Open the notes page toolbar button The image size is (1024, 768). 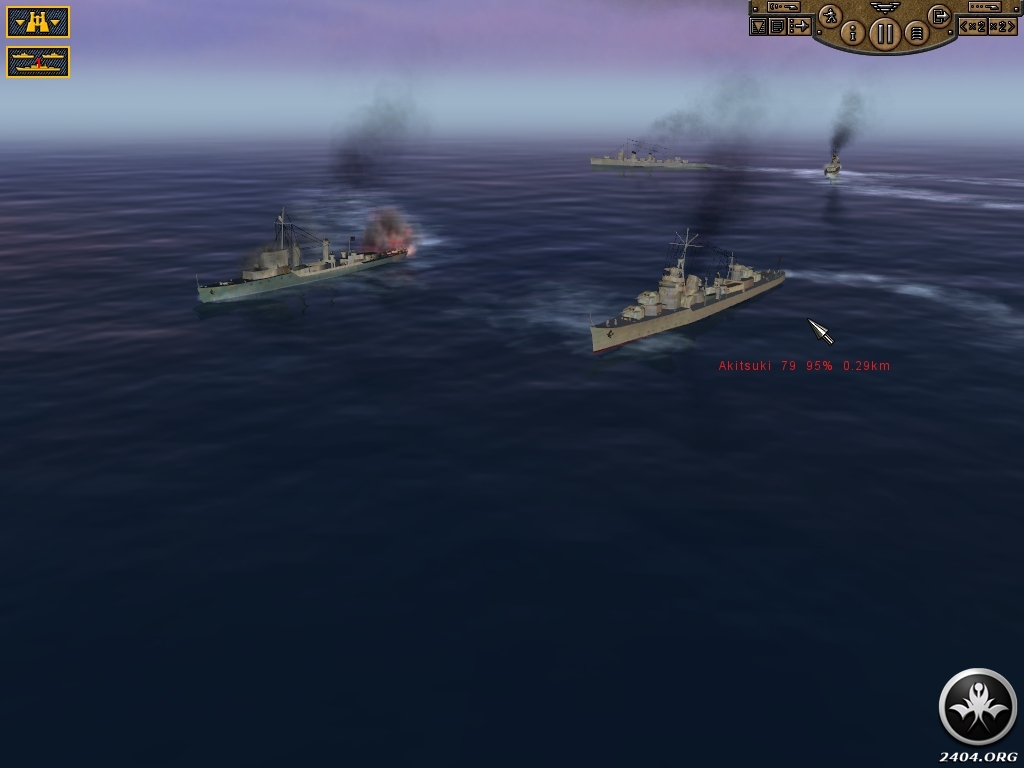click(777, 27)
